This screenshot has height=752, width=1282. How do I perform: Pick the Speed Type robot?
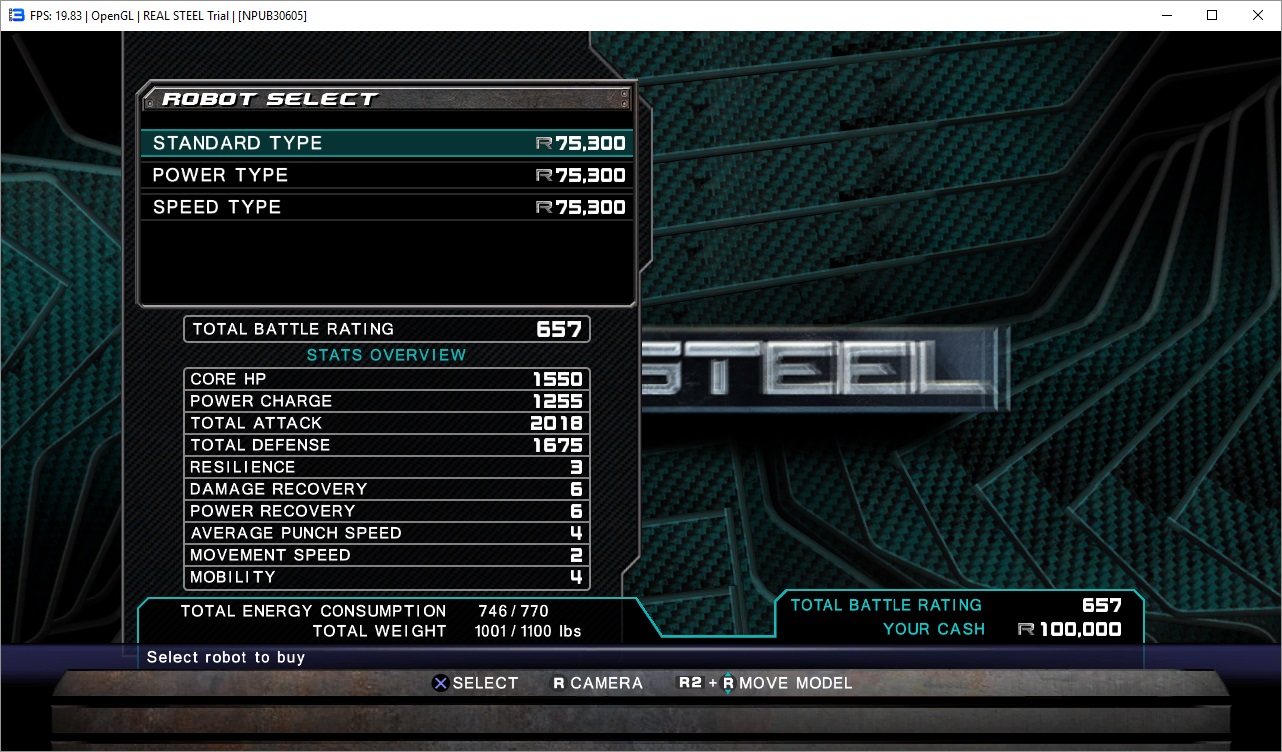(386, 207)
